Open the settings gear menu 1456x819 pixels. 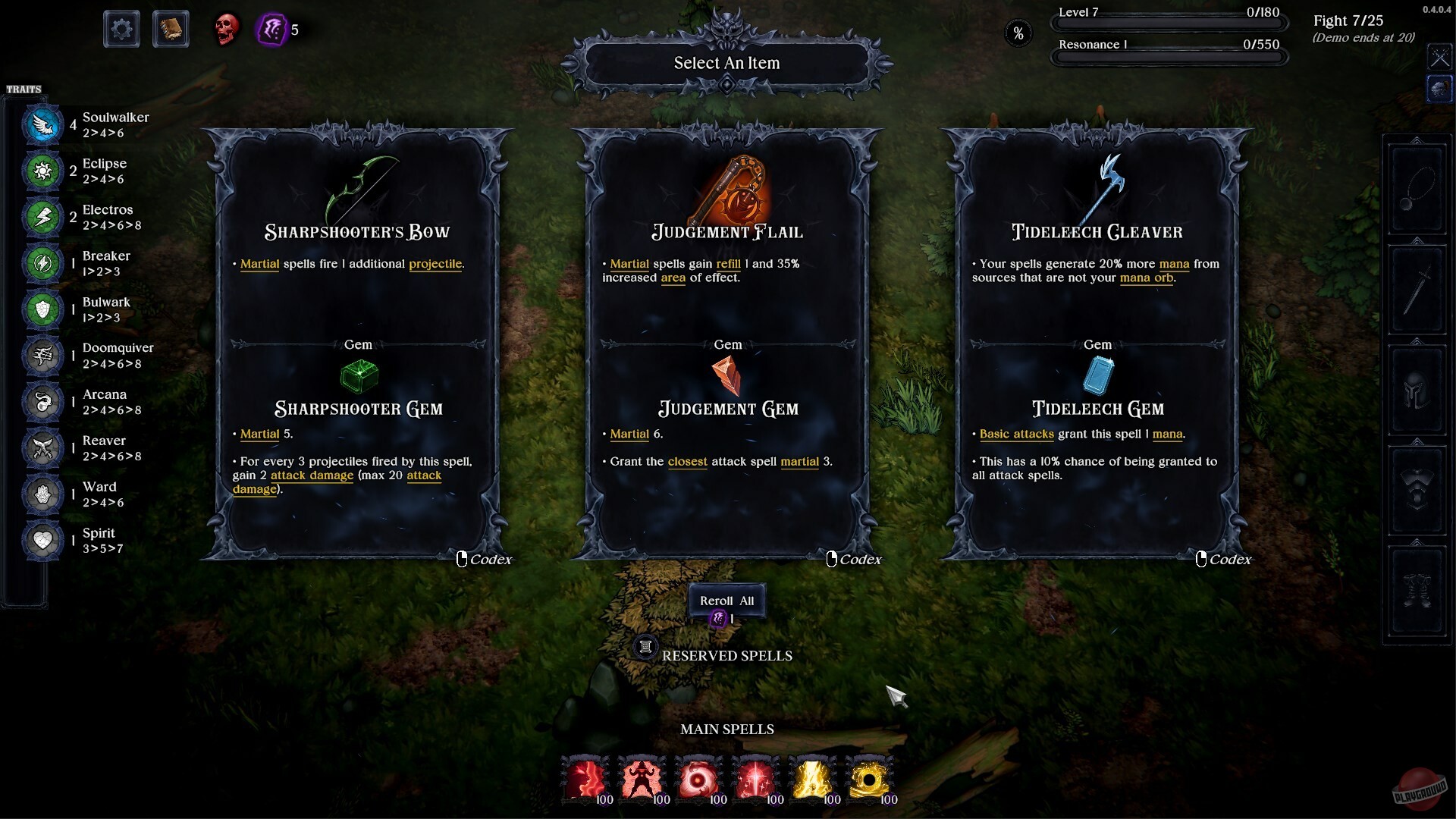(121, 30)
